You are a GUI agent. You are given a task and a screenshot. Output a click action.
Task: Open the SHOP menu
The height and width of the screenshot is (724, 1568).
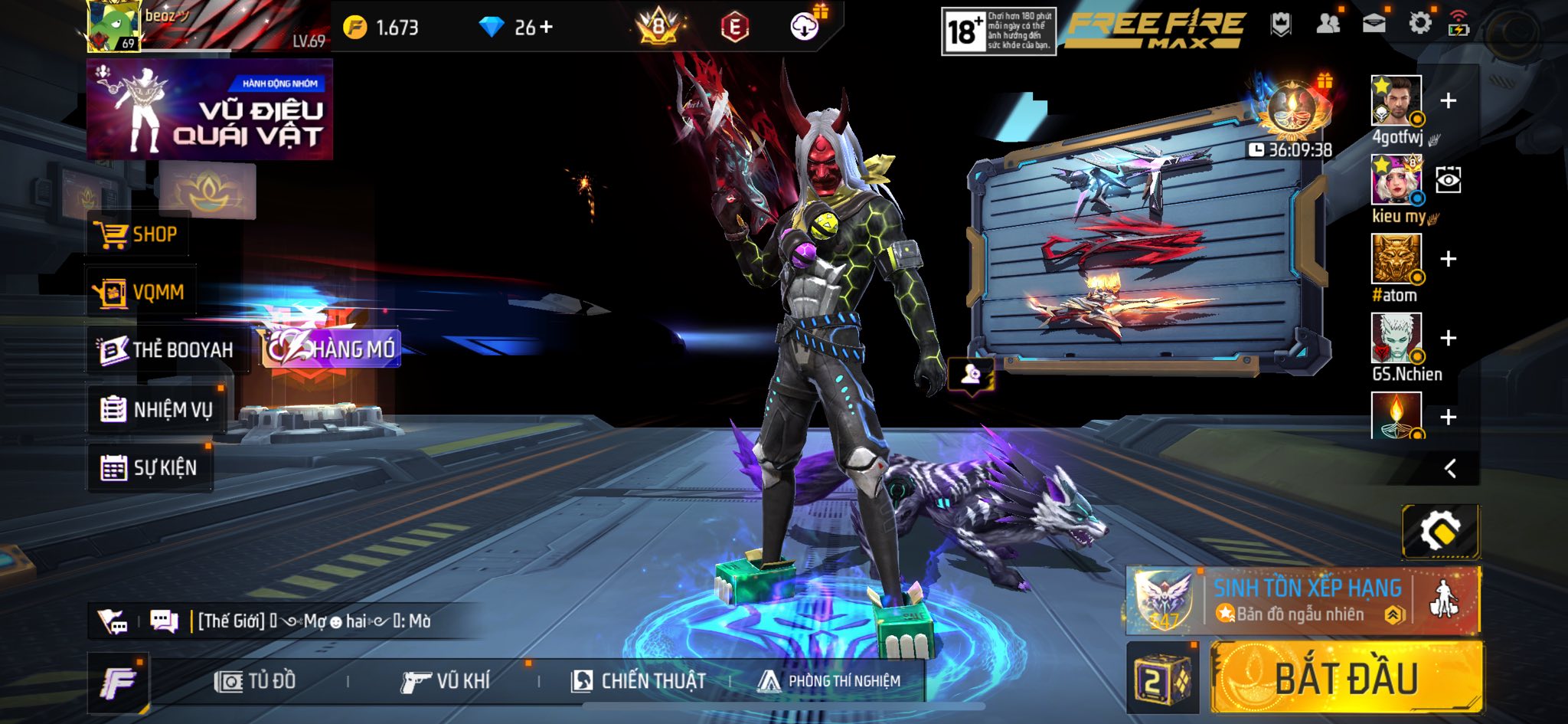pyautogui.click(x=136, y=234)
